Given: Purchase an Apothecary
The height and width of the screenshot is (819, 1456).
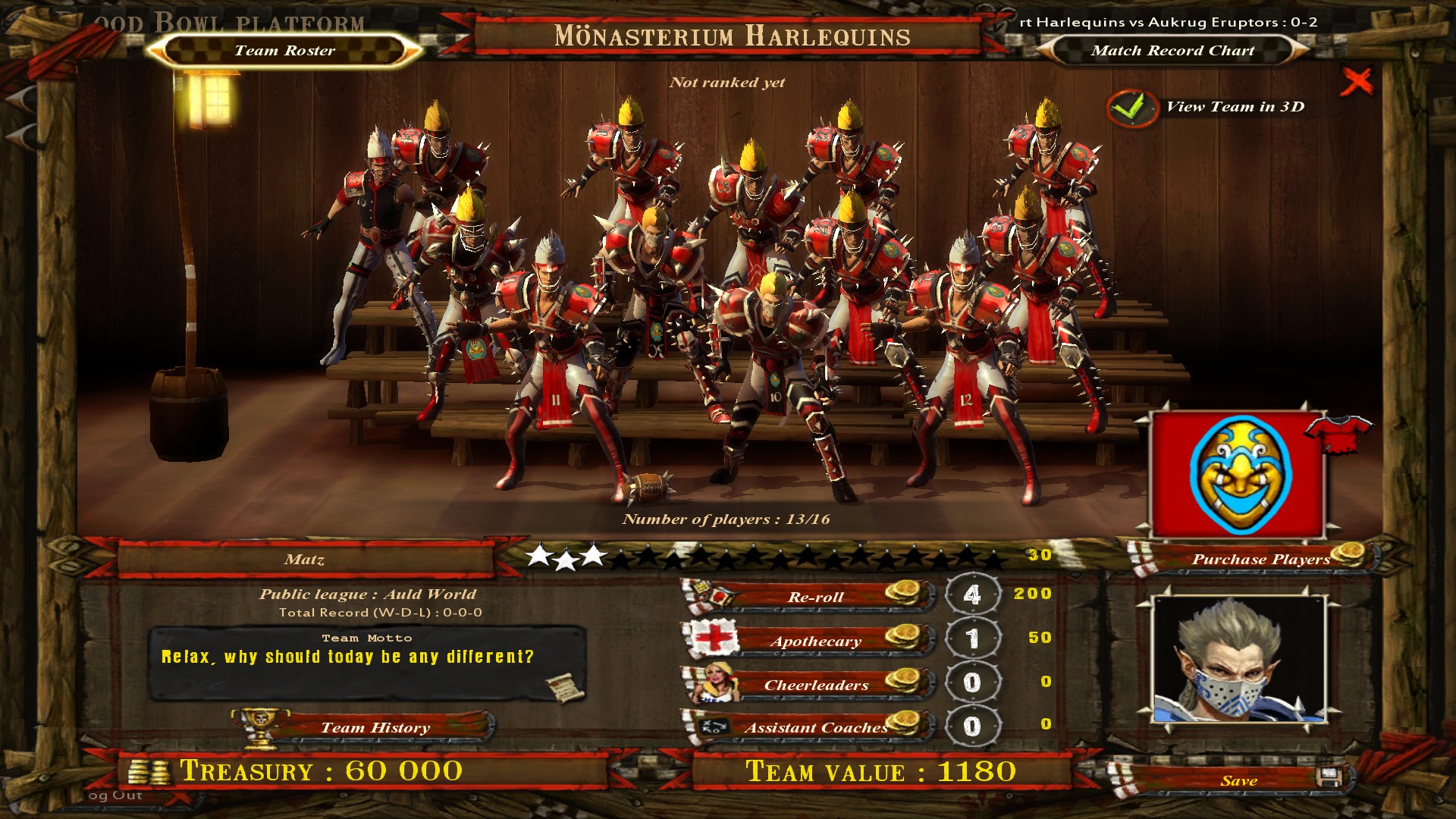Looking at the screenshot, I should point(815,641).
